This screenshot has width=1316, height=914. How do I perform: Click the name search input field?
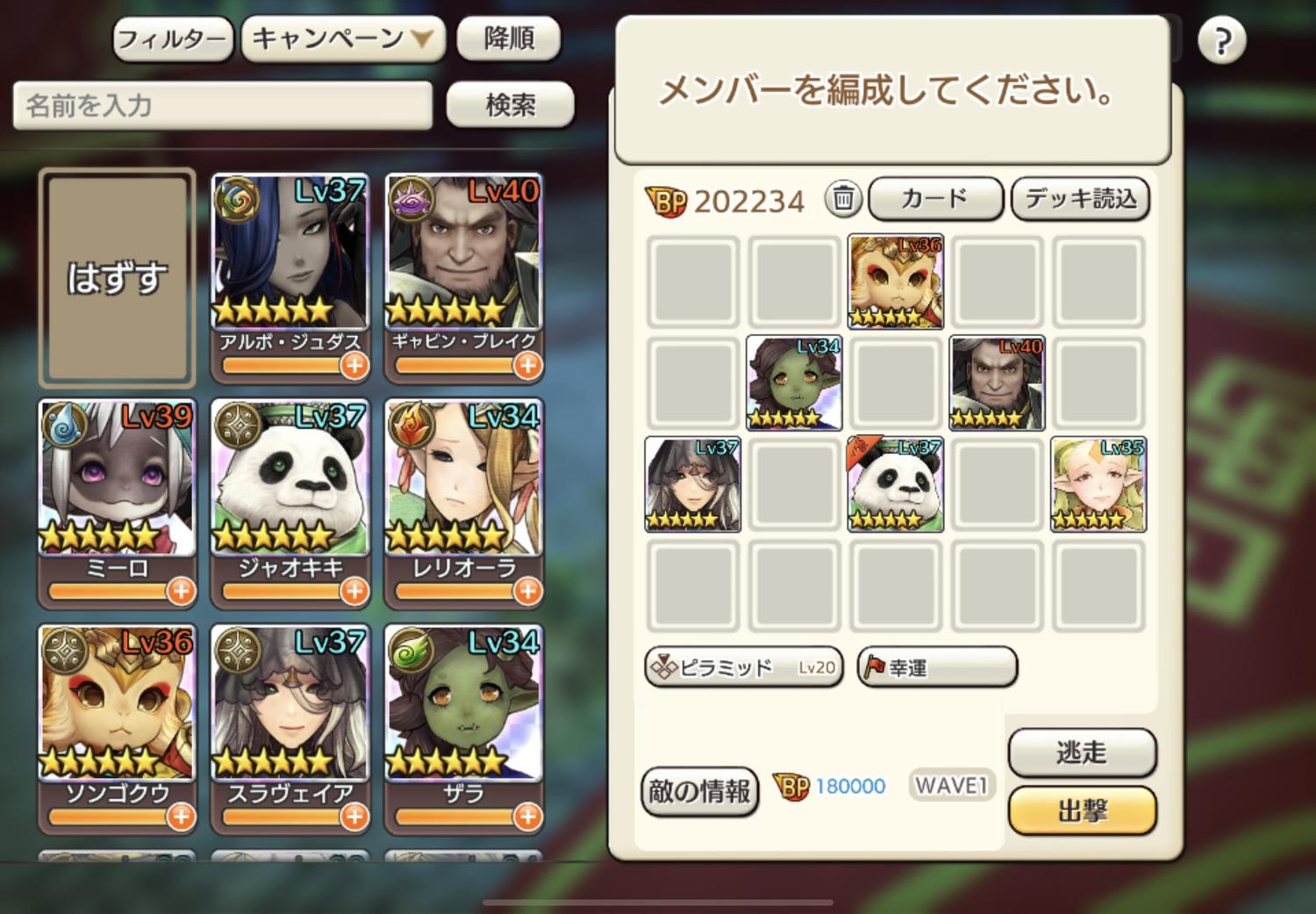pyautogui.click(x=222, y=106)
